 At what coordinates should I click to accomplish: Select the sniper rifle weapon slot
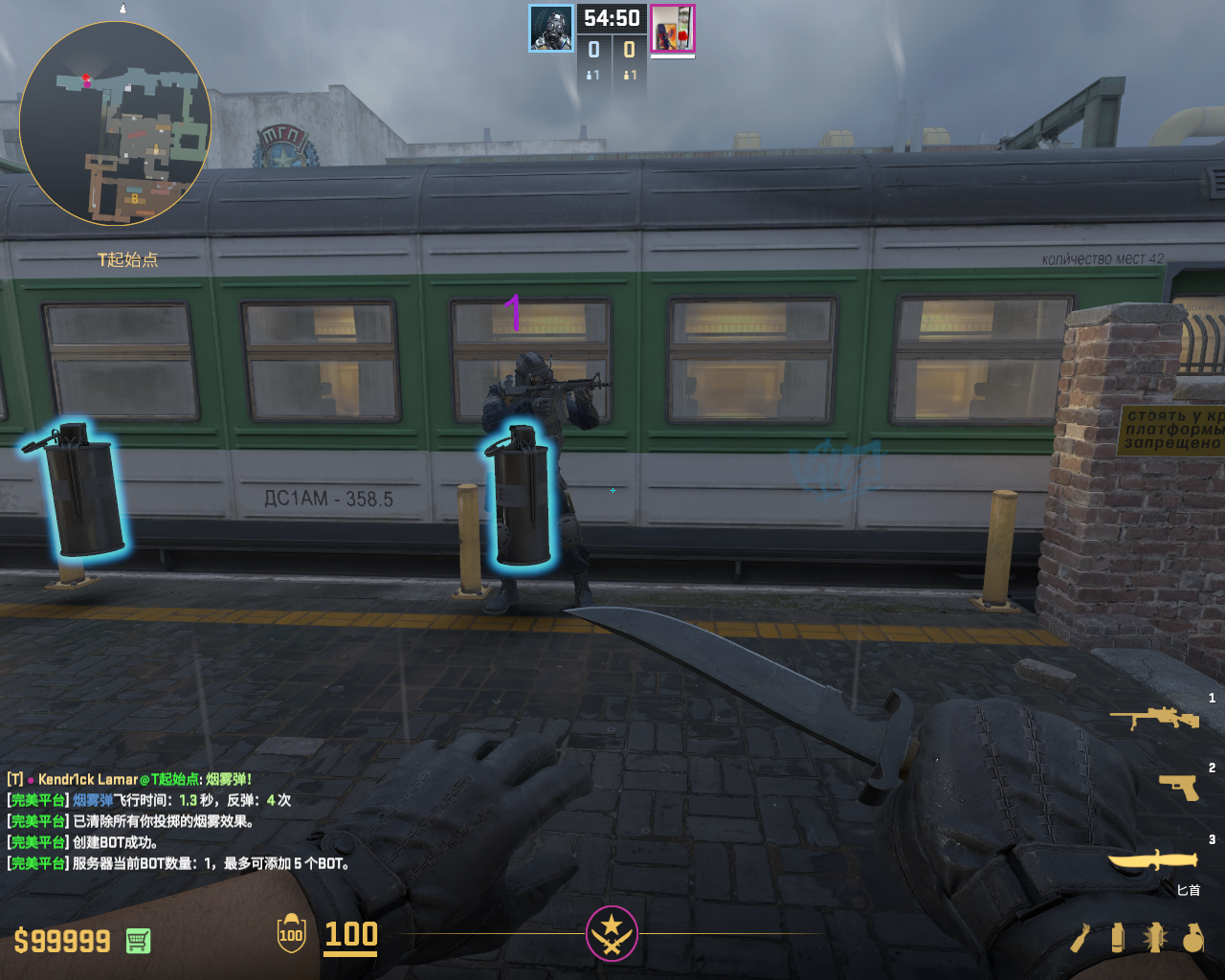click(1153, 718)
